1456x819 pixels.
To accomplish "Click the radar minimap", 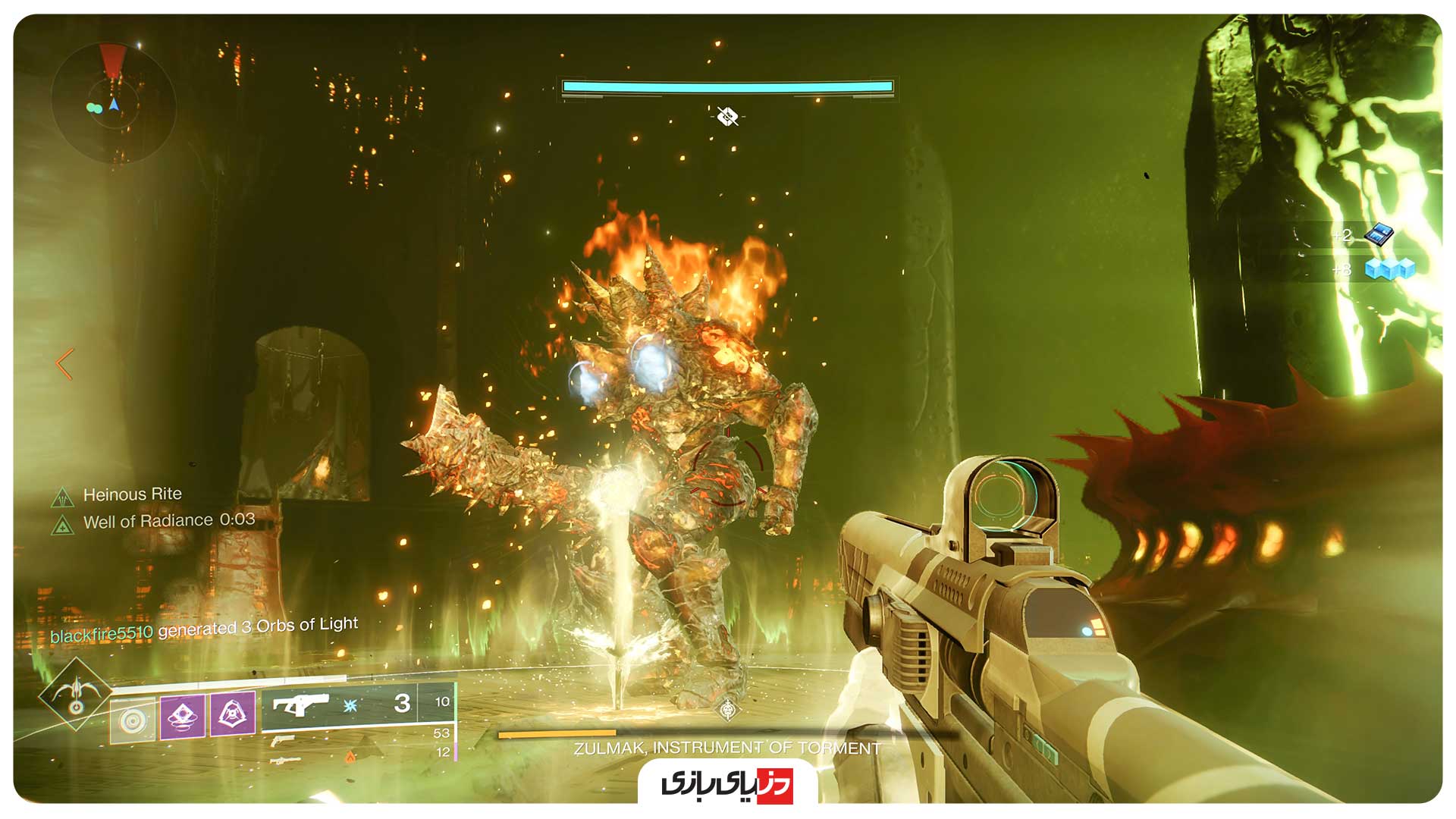I will (114, 102).
